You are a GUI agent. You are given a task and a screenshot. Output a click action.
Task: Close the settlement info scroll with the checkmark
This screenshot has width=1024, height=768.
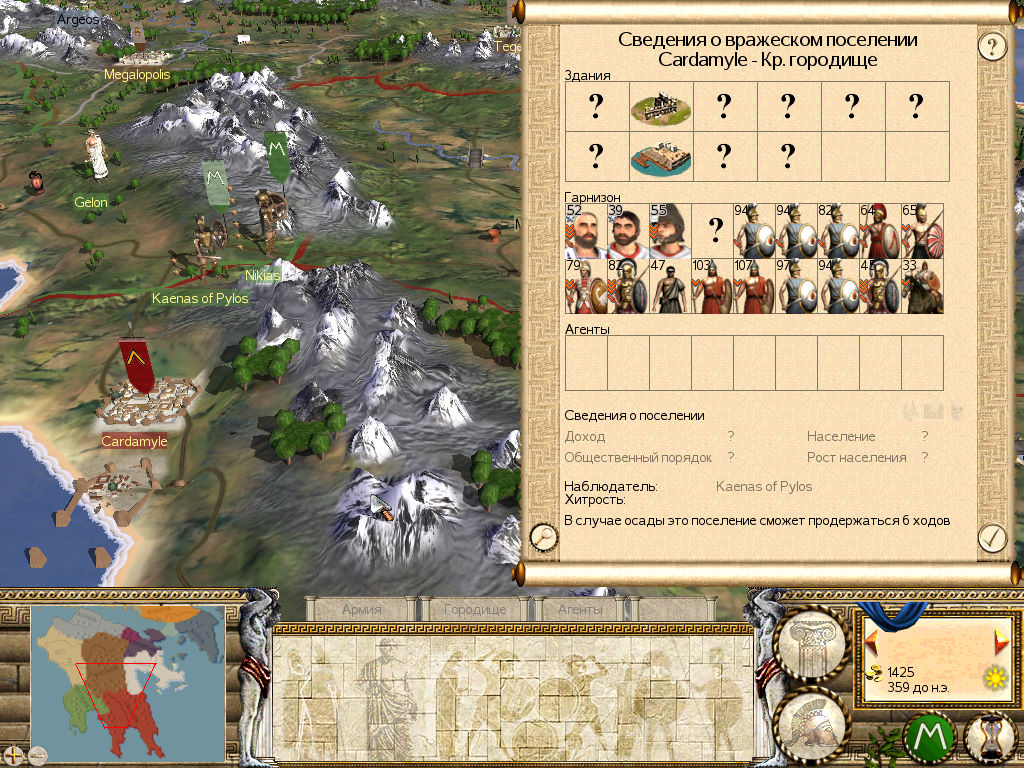(x=991, y=538)
